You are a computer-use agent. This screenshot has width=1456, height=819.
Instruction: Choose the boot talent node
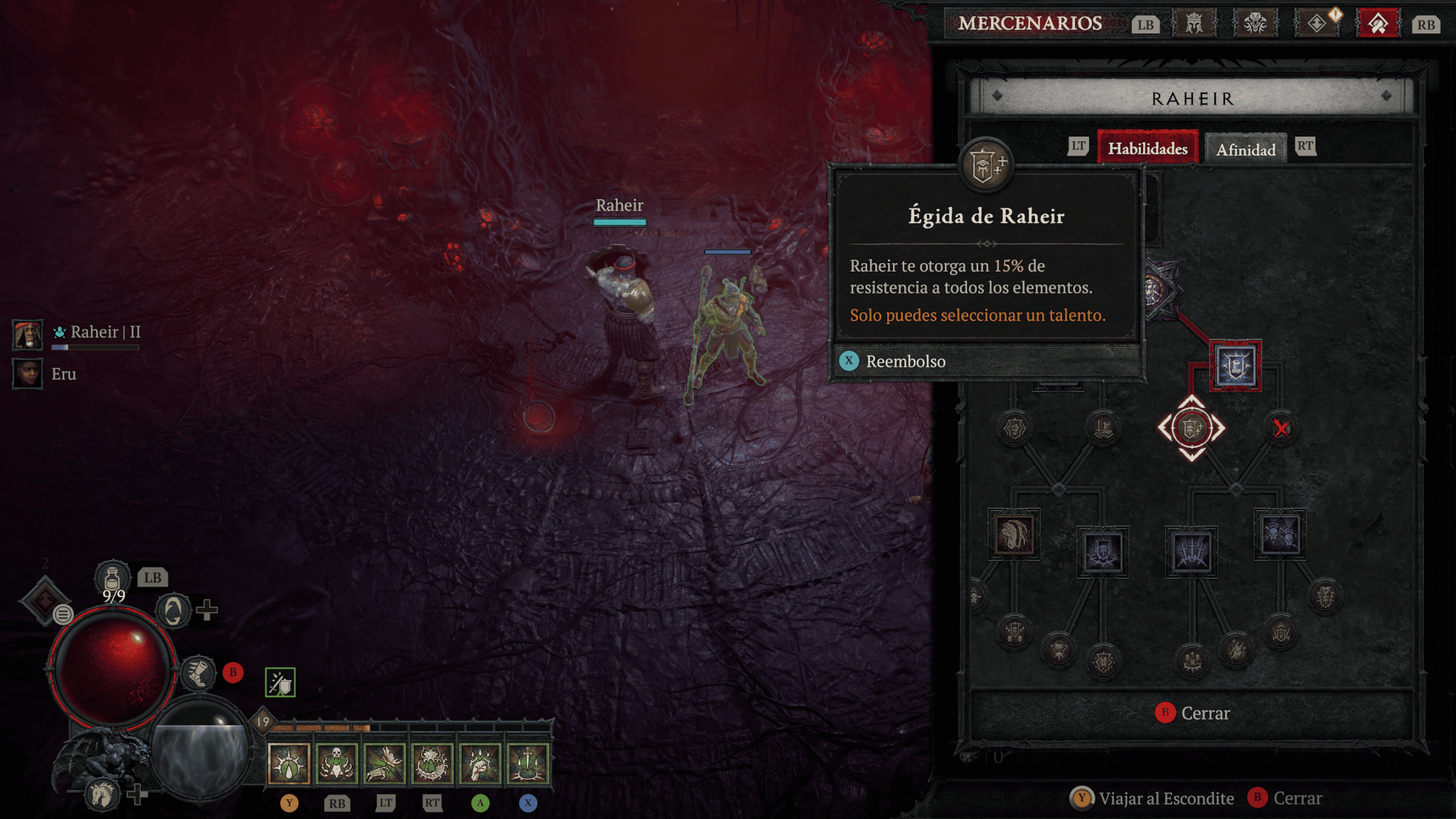[1103, 428]
